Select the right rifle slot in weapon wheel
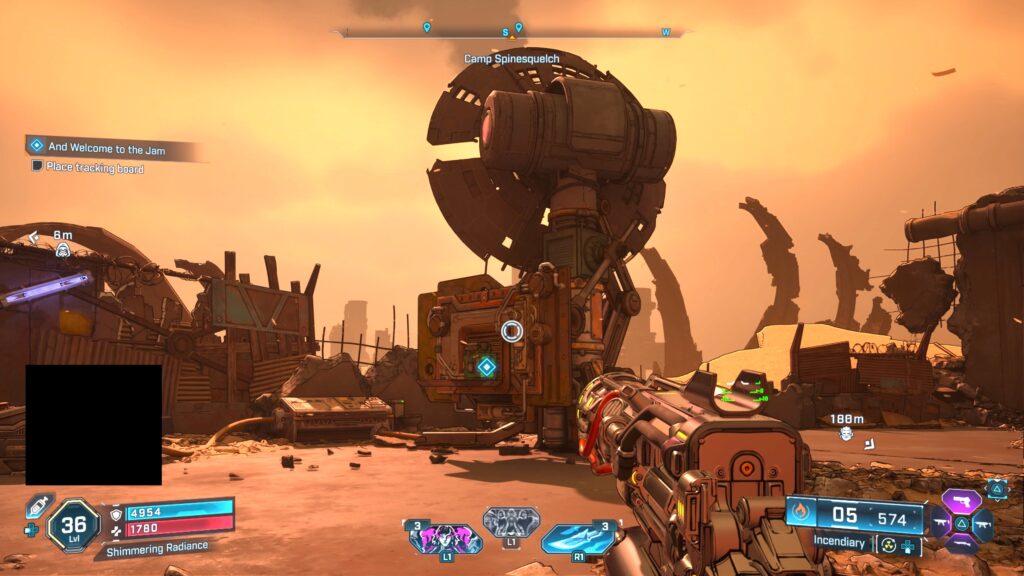1024x576 pixels. pyautogui.click(x=982, y=523)
